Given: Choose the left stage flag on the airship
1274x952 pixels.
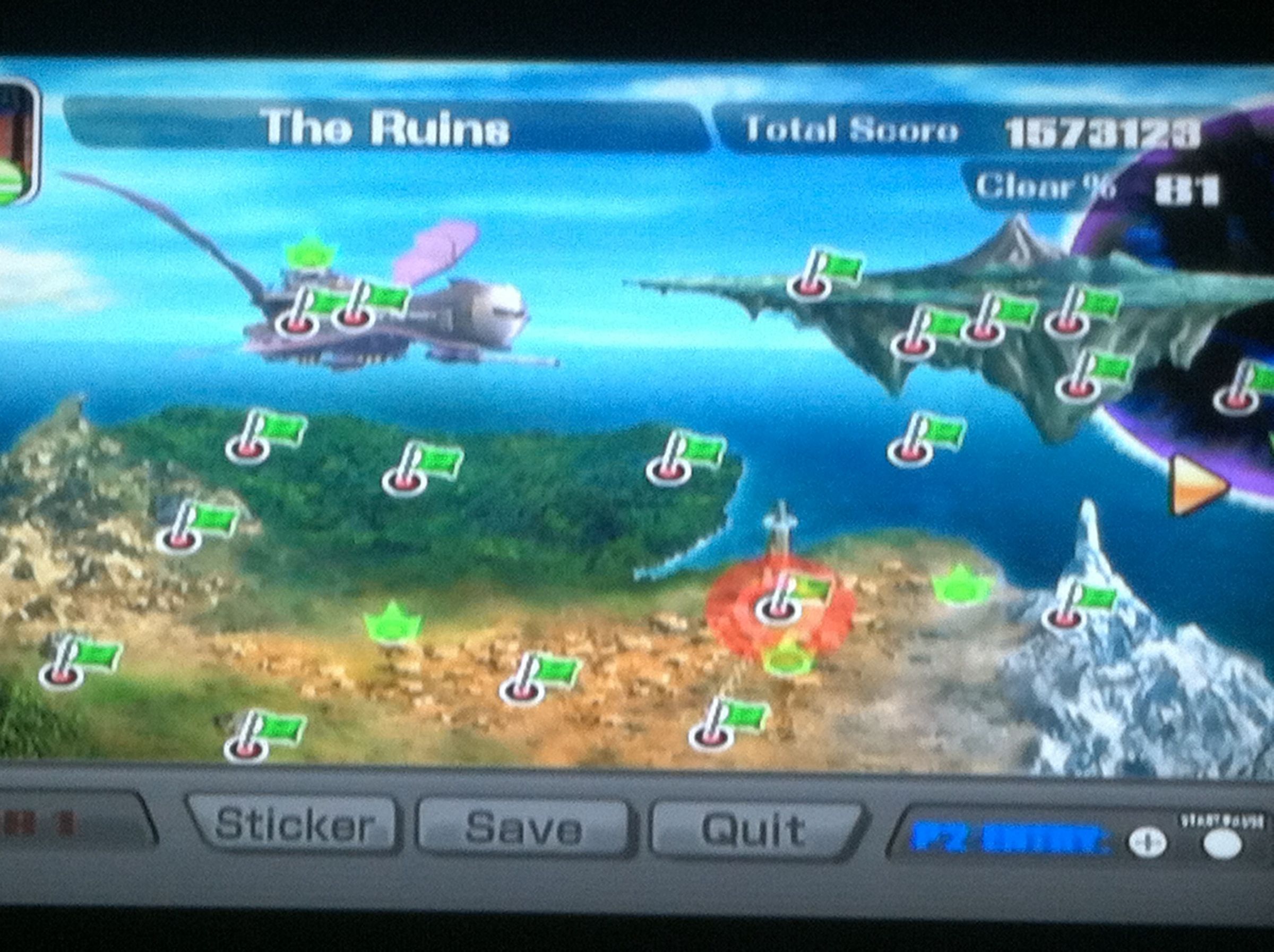Looking at the screenshot, I should [297, 322].
